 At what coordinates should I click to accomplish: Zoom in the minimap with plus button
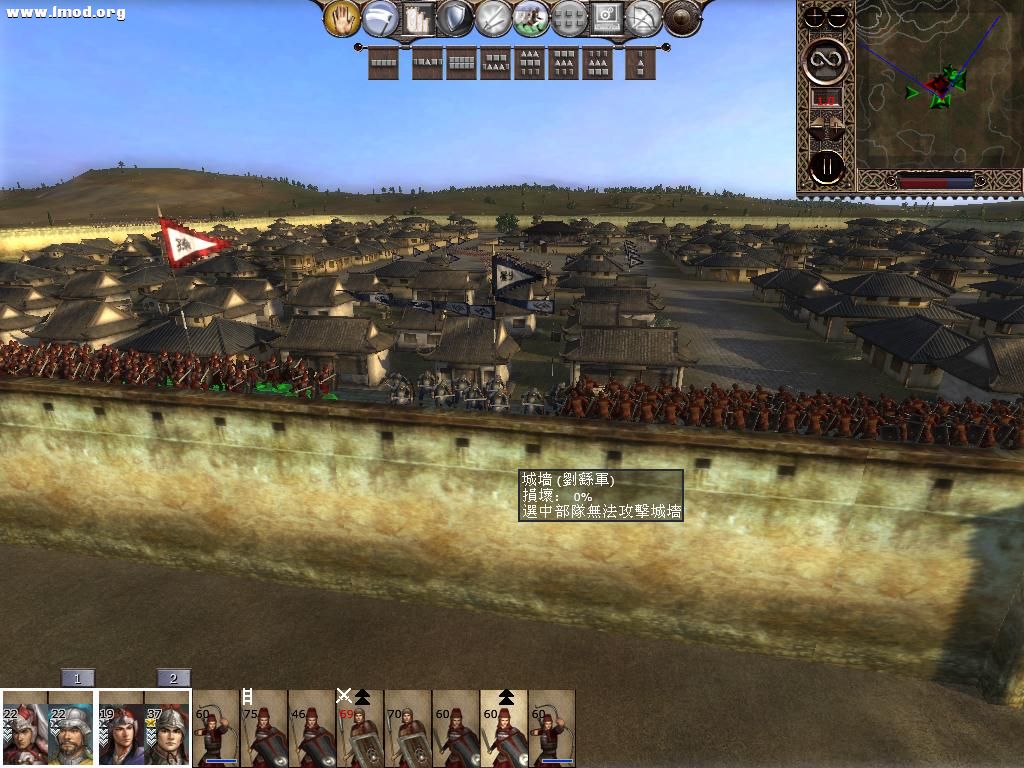pyautogui.click(x=816, y=16)
